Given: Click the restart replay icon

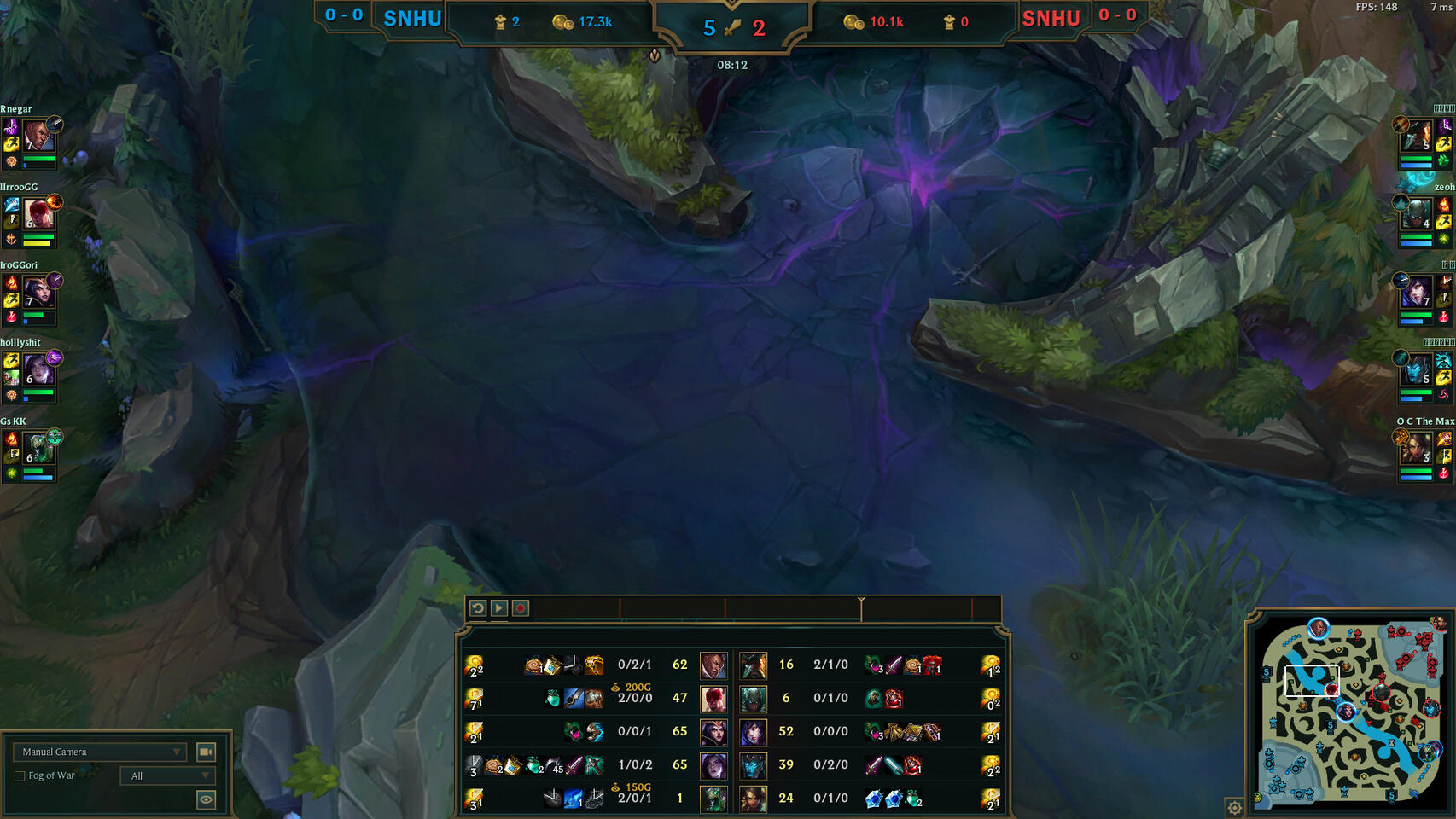Looking at the screenshot, I should 476,608.
